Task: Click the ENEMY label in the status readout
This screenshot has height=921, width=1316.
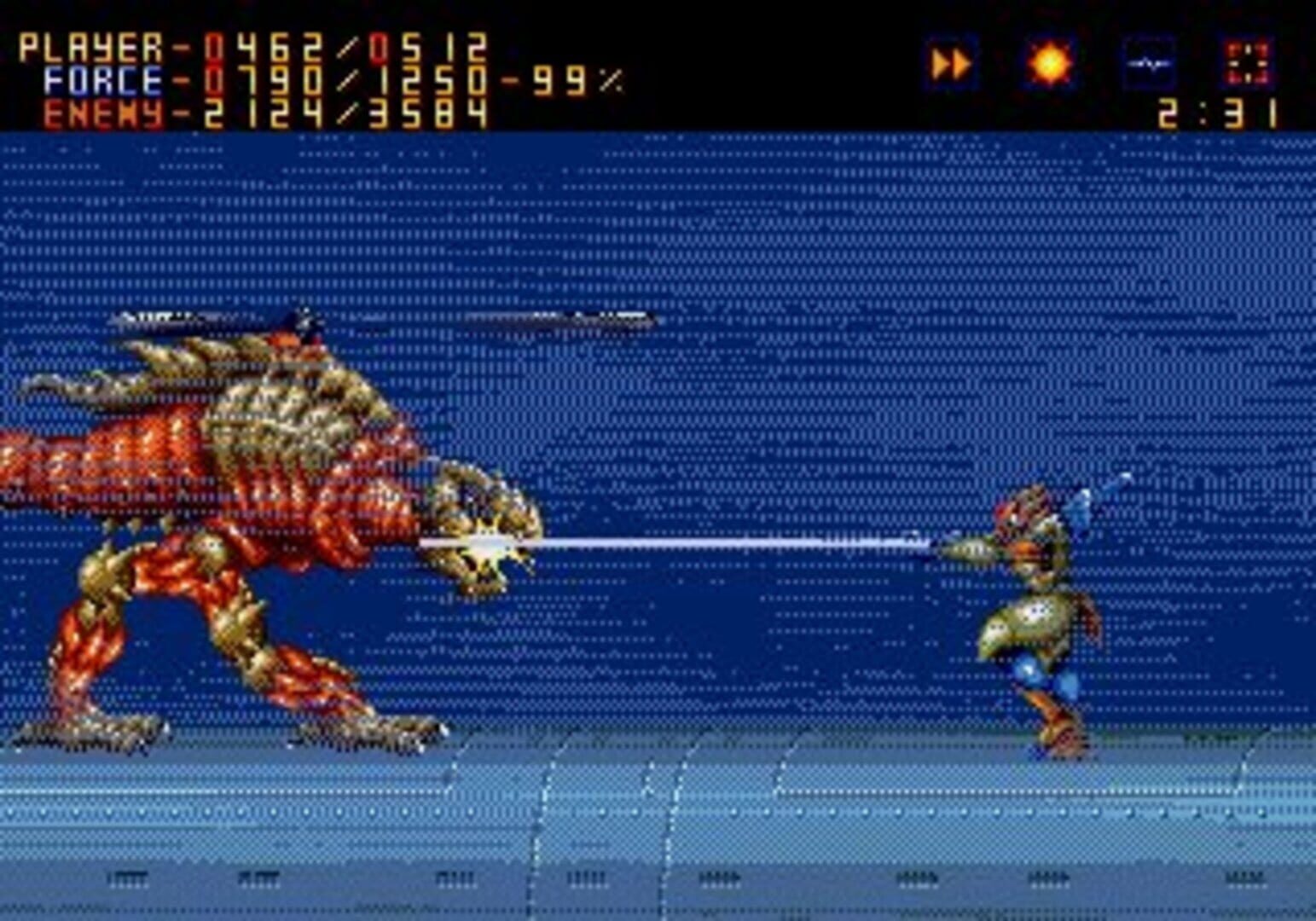Action: [100, 113]
